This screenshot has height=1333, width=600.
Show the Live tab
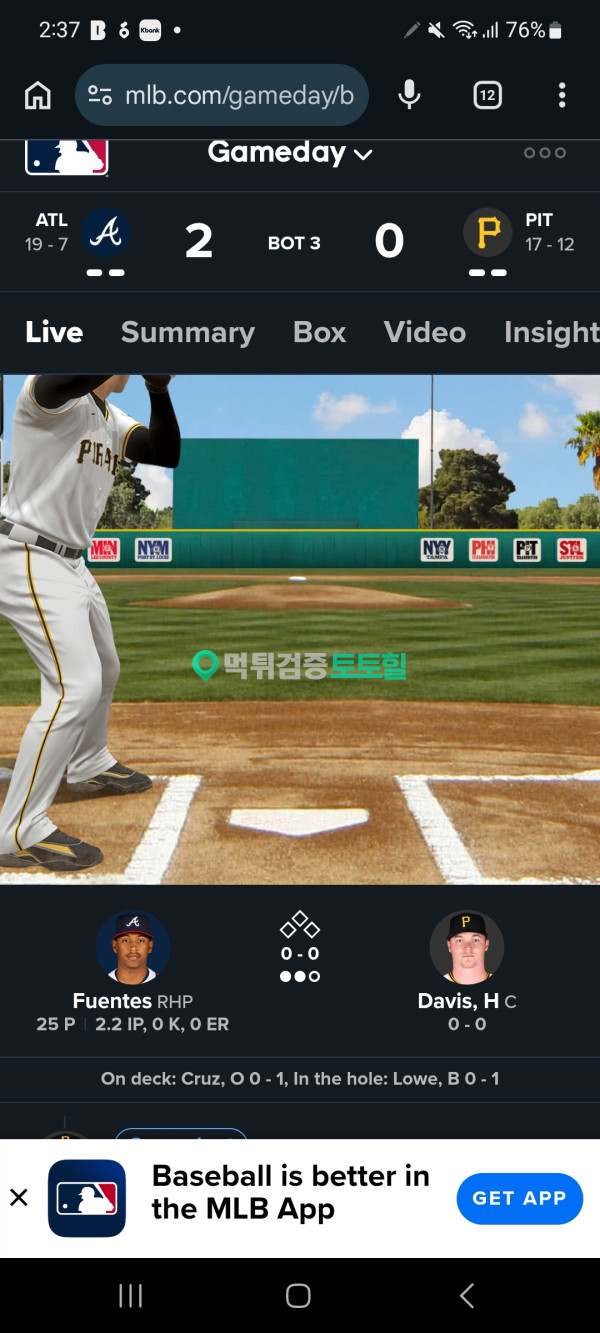click(x=54, y=332)
